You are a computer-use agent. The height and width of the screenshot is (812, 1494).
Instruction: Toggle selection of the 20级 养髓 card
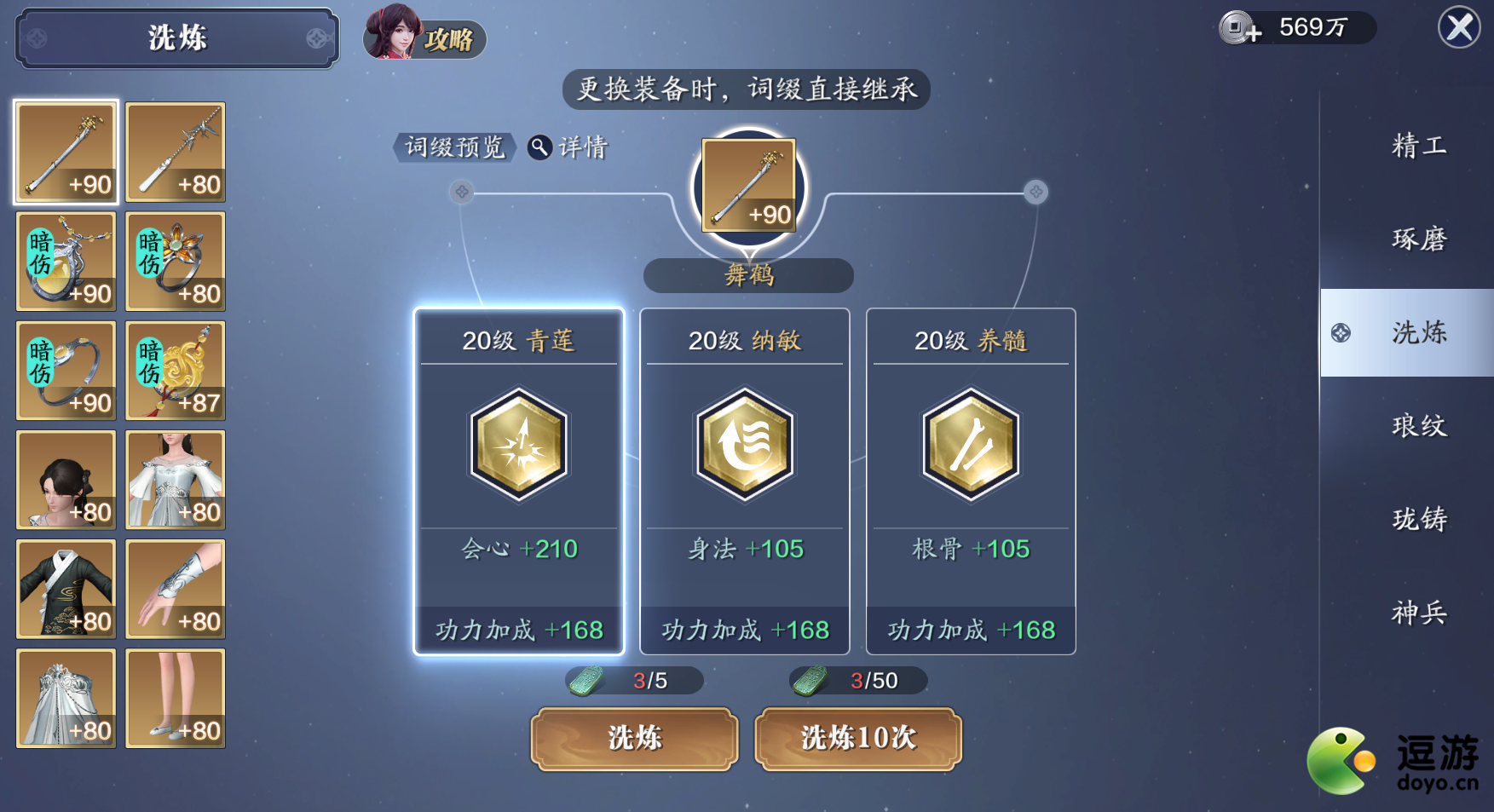coord(970,481)
